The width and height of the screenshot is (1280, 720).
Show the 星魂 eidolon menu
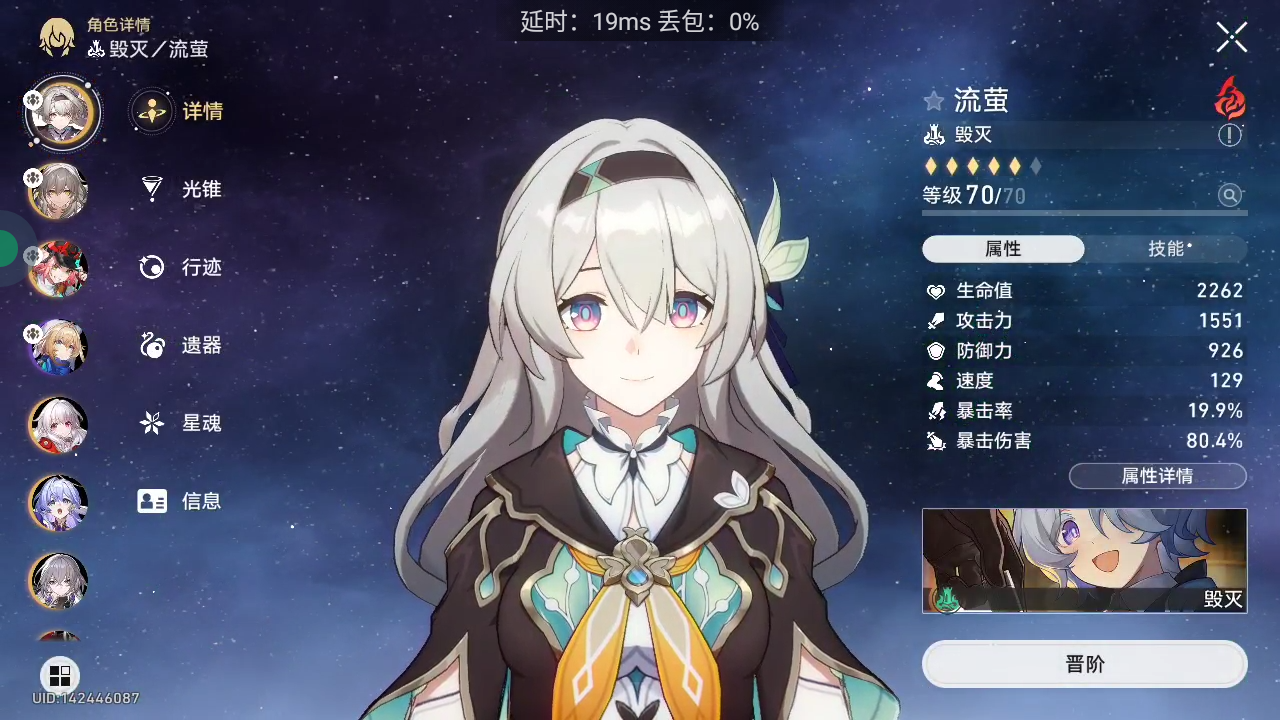click(x=182, y=423)
